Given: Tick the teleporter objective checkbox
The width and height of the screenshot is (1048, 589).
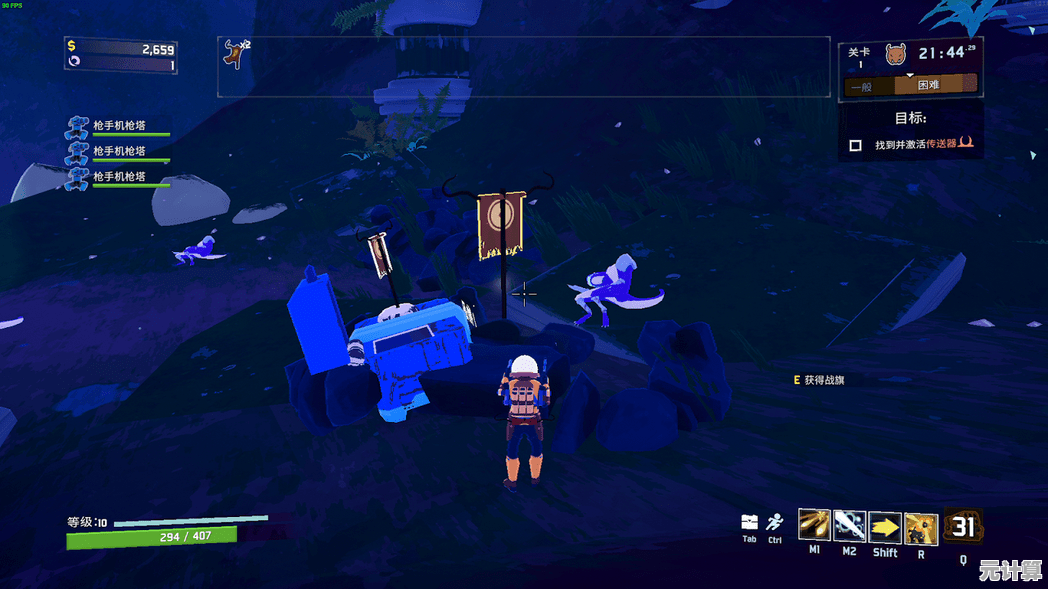Looking at the screenshot, I should tap(855, 145).
